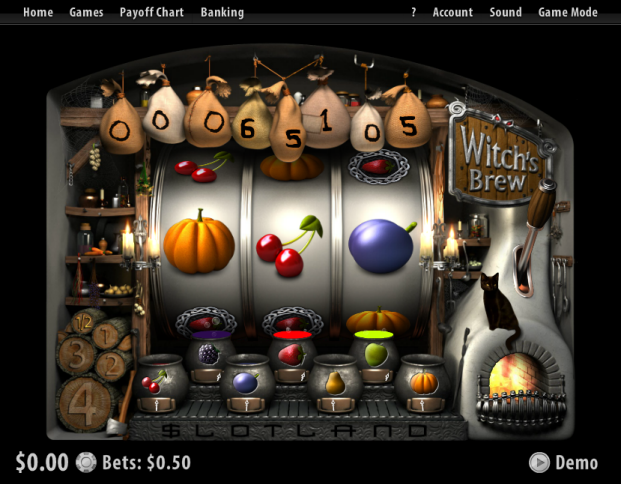Screen dimensions: 621x484
Task: Open the Home menu item
Action: point(38,12)
